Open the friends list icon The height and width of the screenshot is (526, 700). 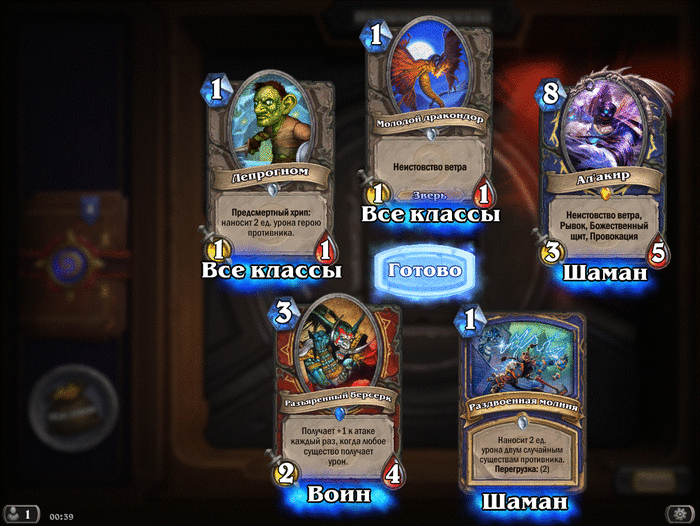click(20, 514)
